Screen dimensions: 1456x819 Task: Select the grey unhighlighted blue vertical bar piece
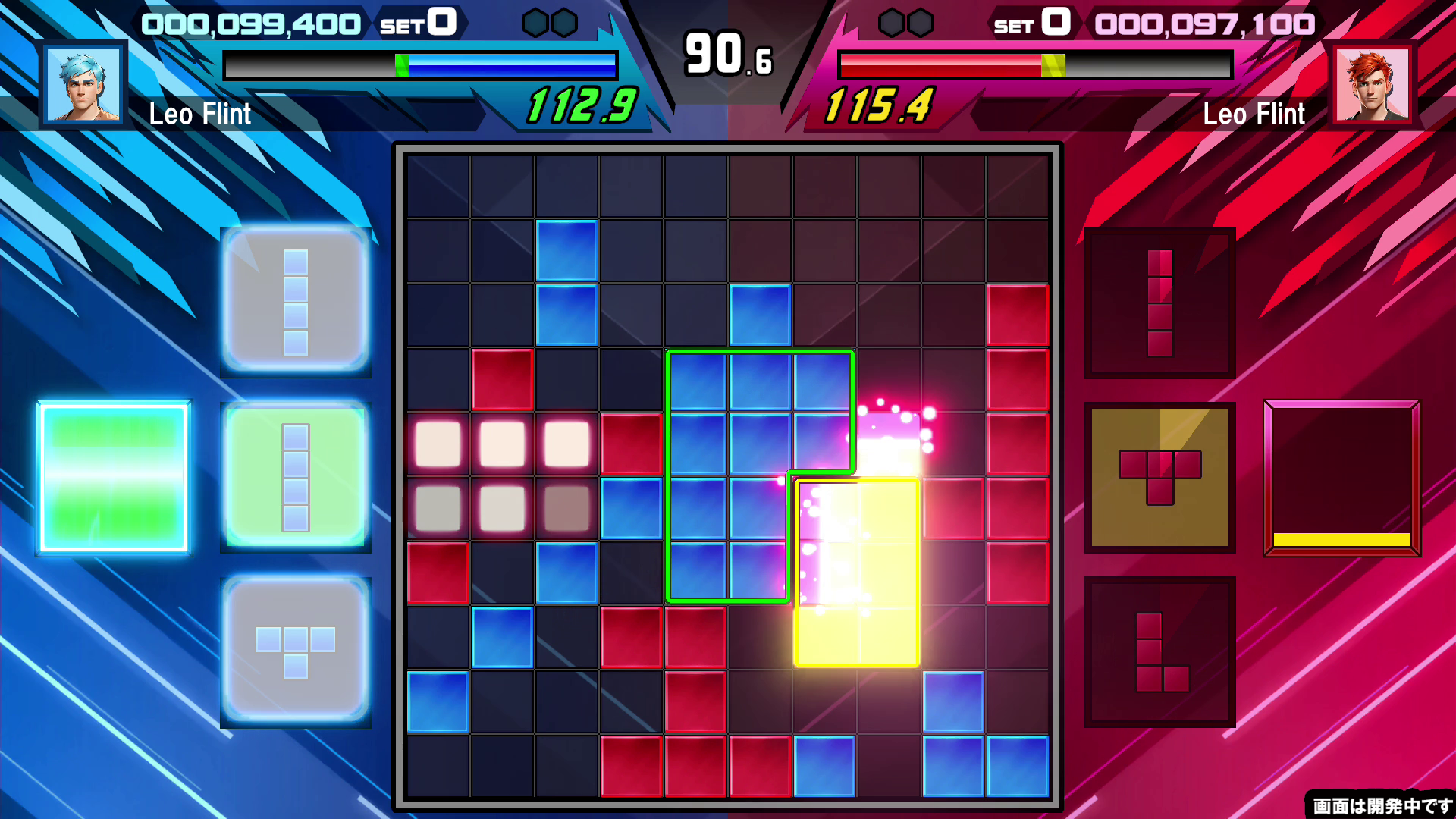pyautogui.click(x=296, y=302)
